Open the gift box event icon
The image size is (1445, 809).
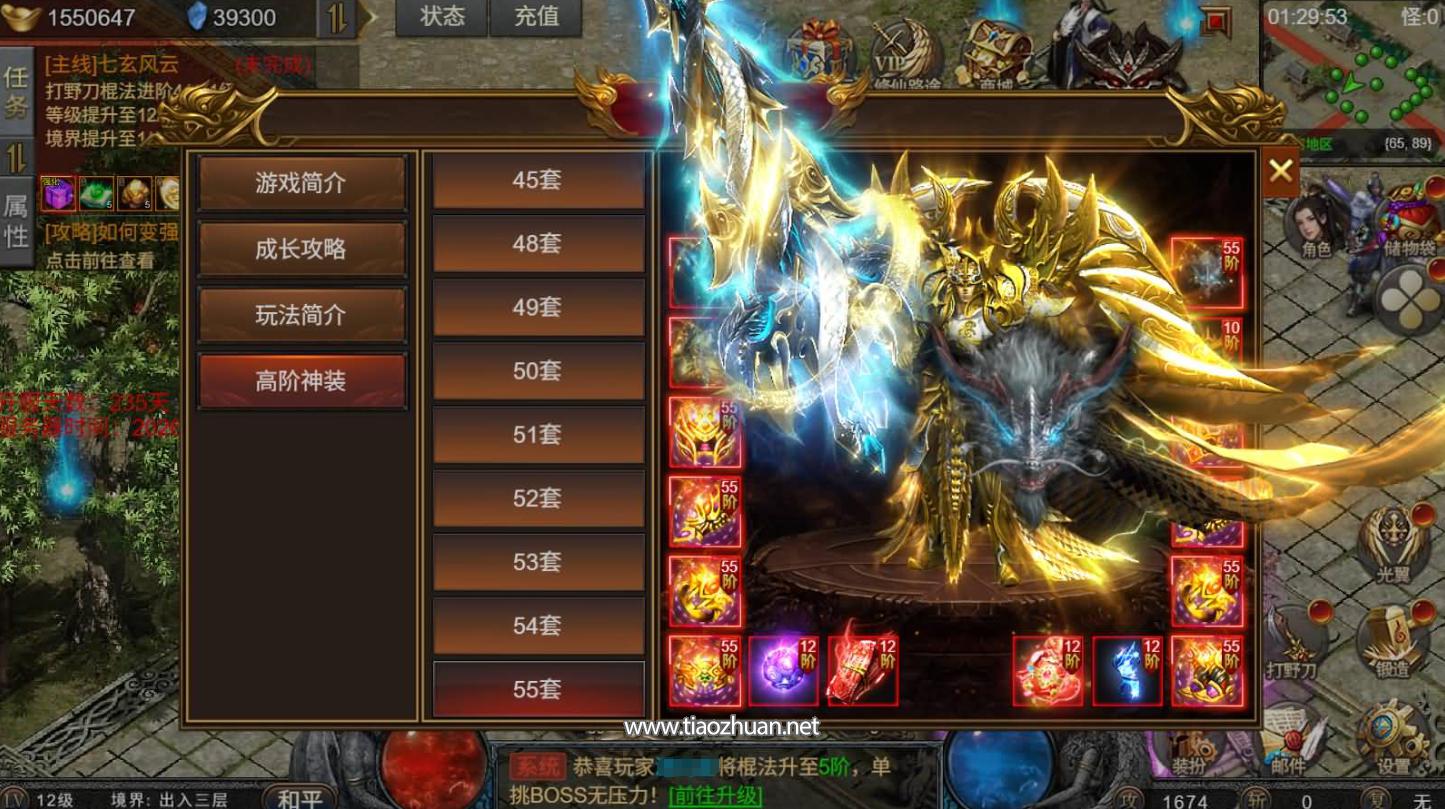(x=817, y=44)
